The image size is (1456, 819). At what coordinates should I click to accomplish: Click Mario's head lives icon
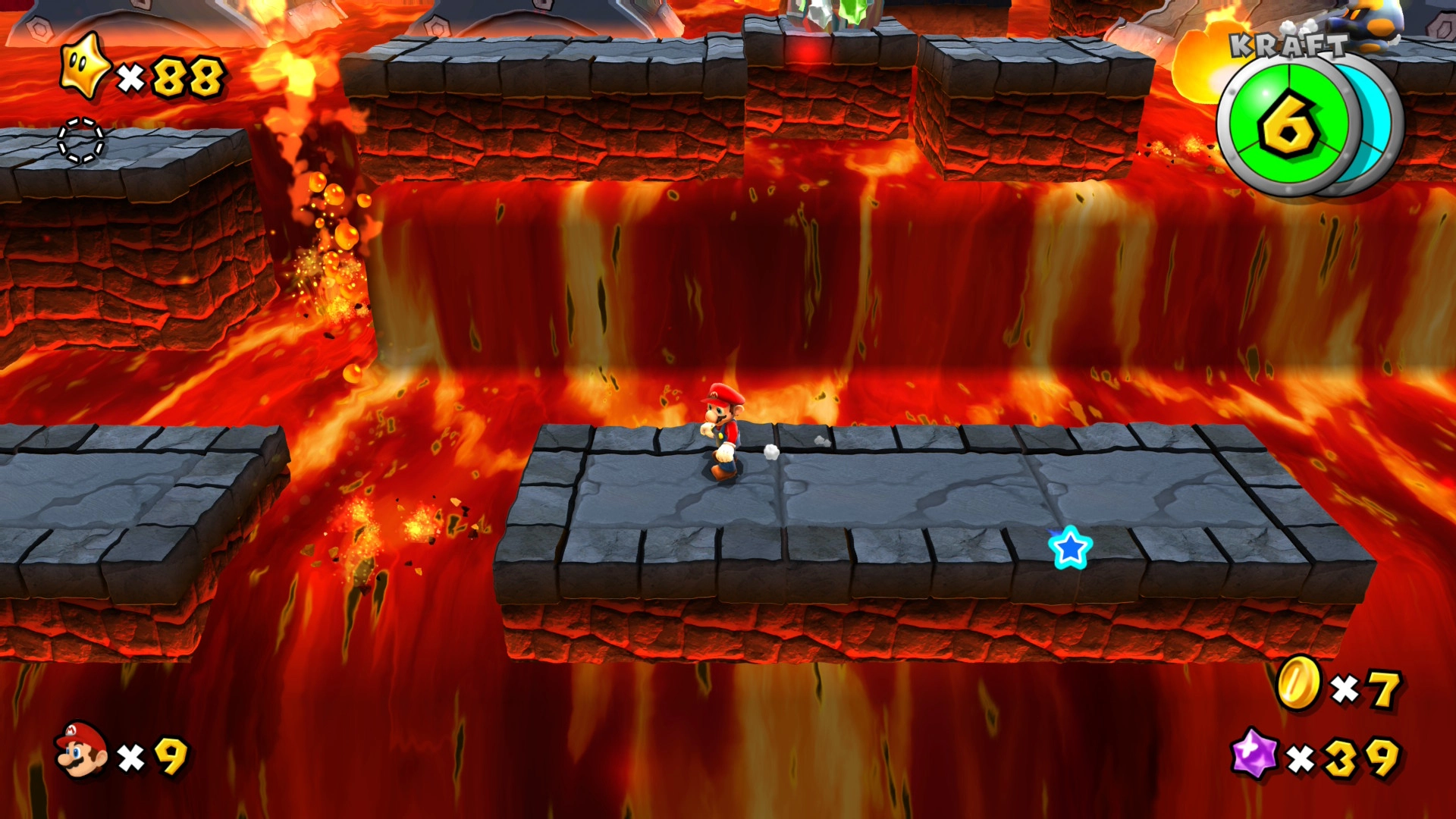81,749
